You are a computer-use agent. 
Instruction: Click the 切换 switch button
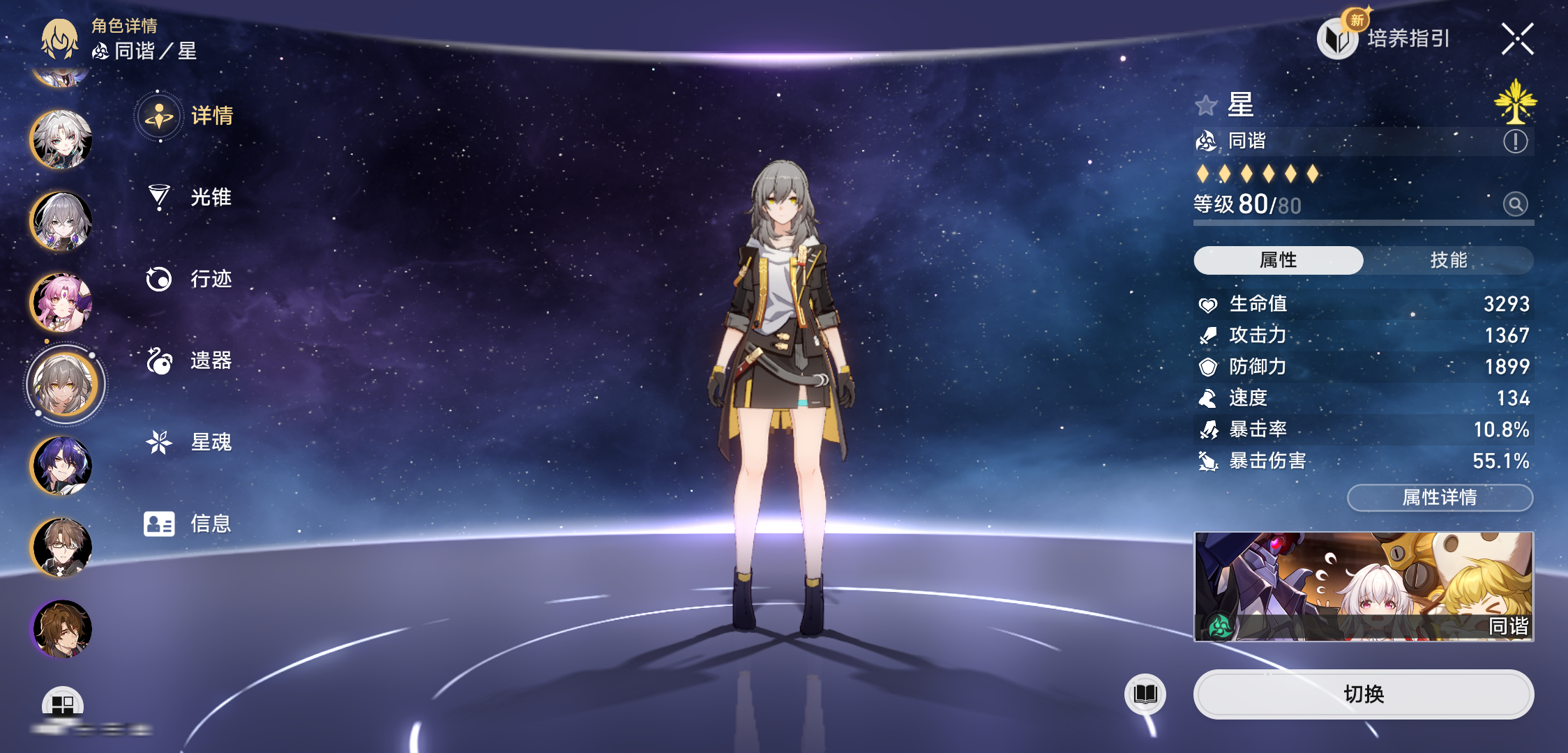1363,694
